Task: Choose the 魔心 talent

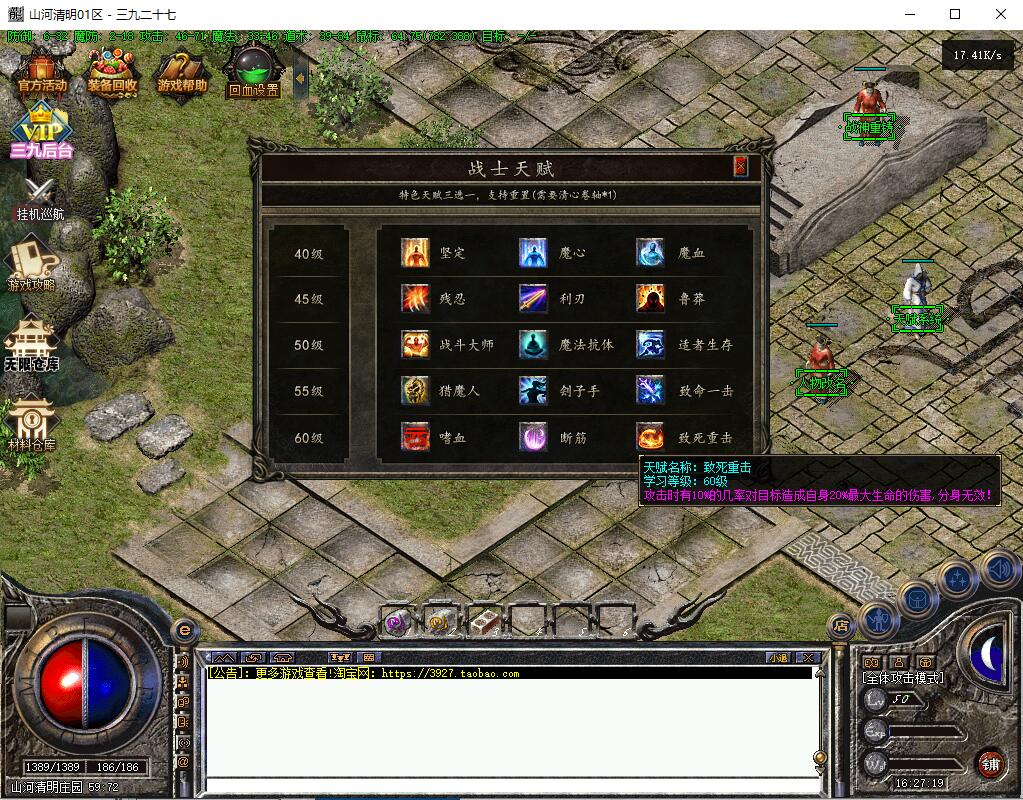Action: [533, 253]
